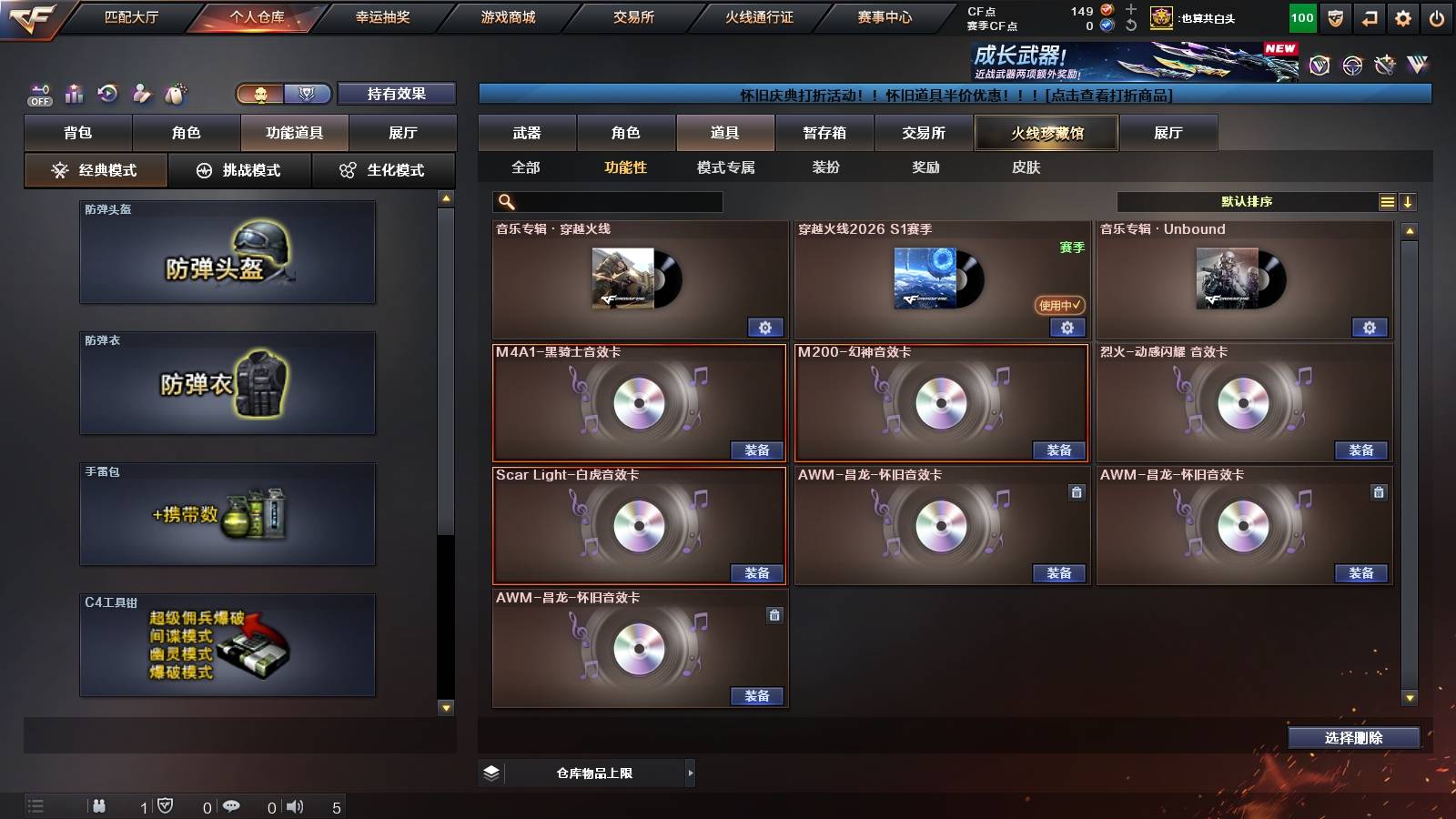Open the friends binoculars icon in bottom bar
Image resolution: width=1456 pixels, height=819 pixels.
[x=99, y=804]
